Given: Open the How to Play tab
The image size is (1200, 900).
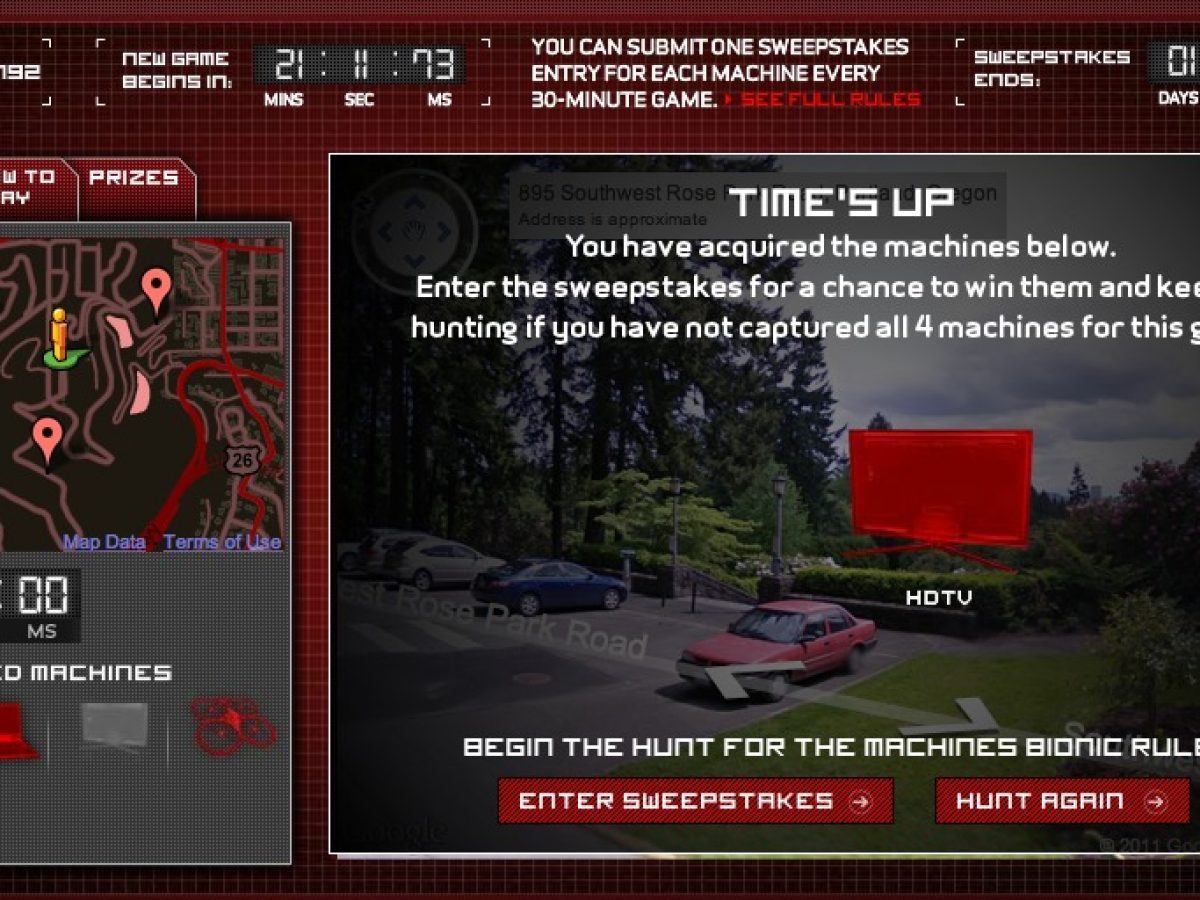Looking at the screenshot, I should click(x=30, y=186).
